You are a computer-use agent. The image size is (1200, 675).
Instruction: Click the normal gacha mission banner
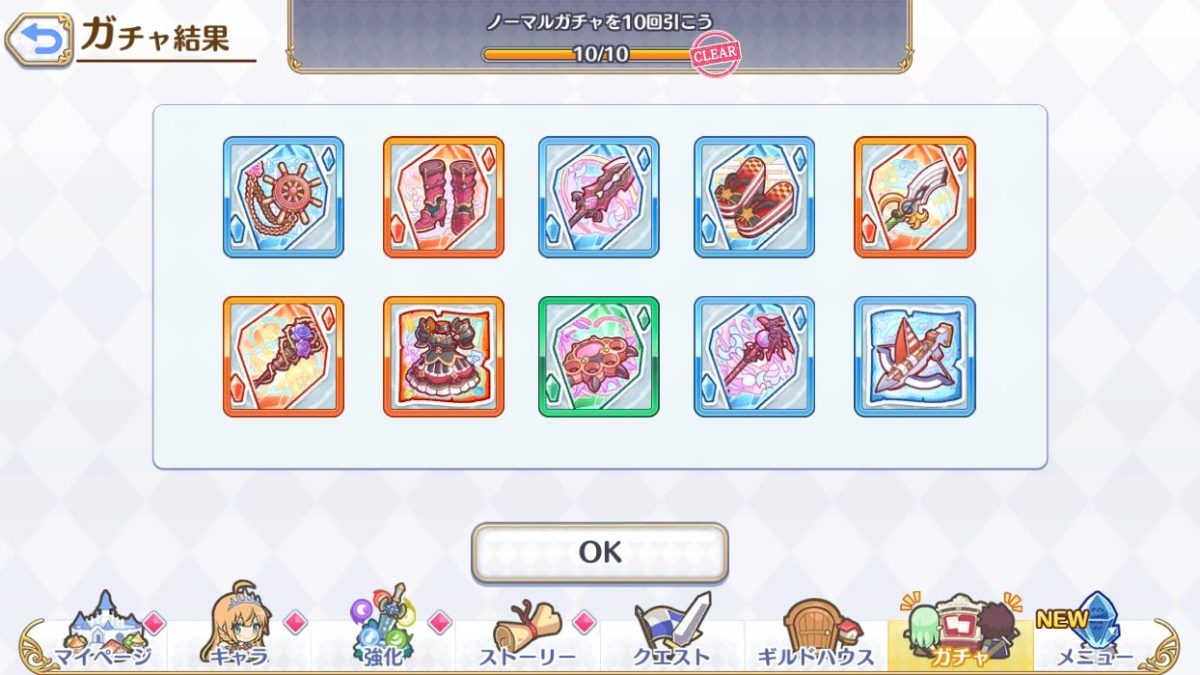coord(600,36)
